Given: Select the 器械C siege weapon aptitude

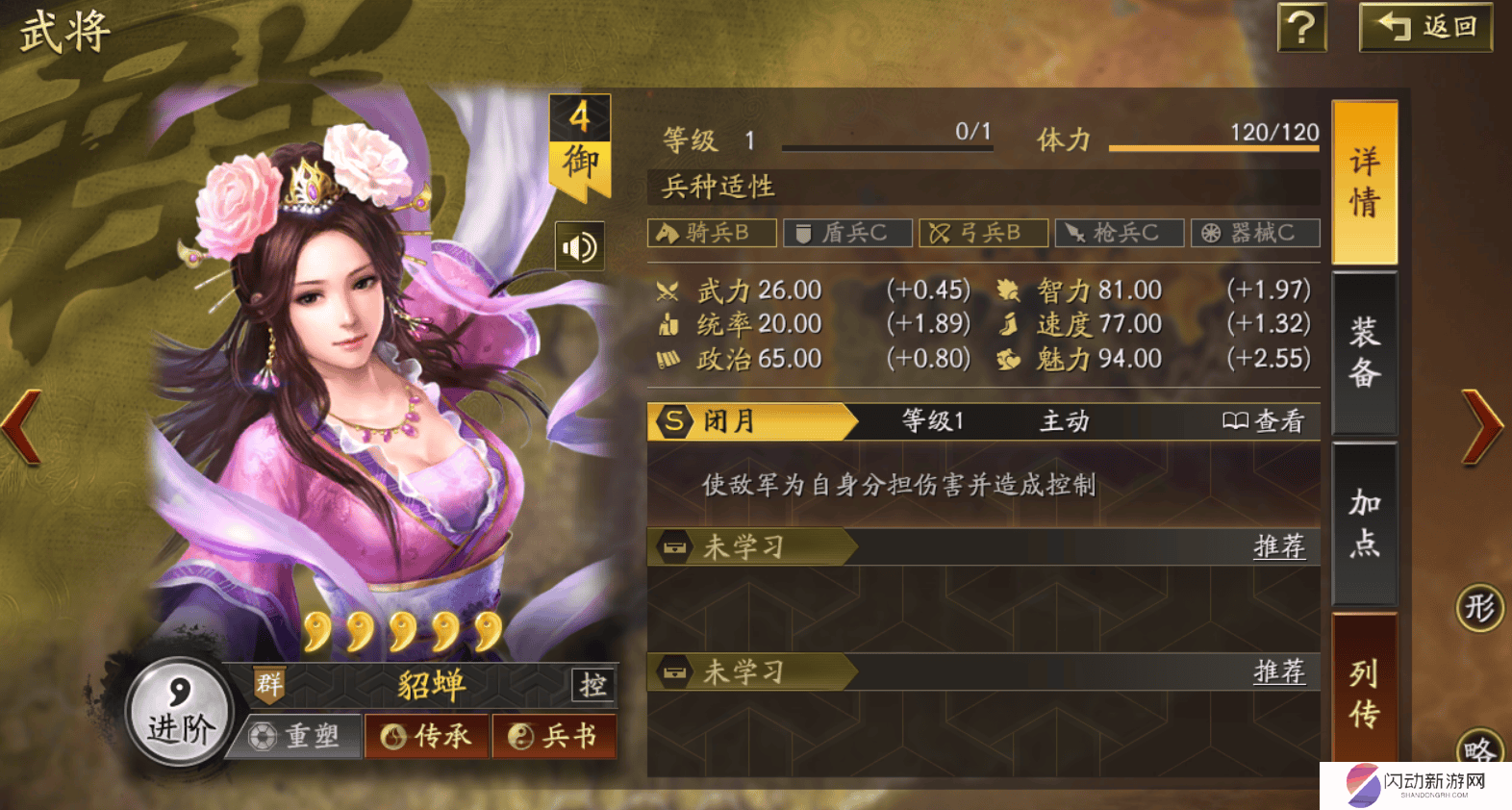Looking at the screenshot, I should [1255, 232].
